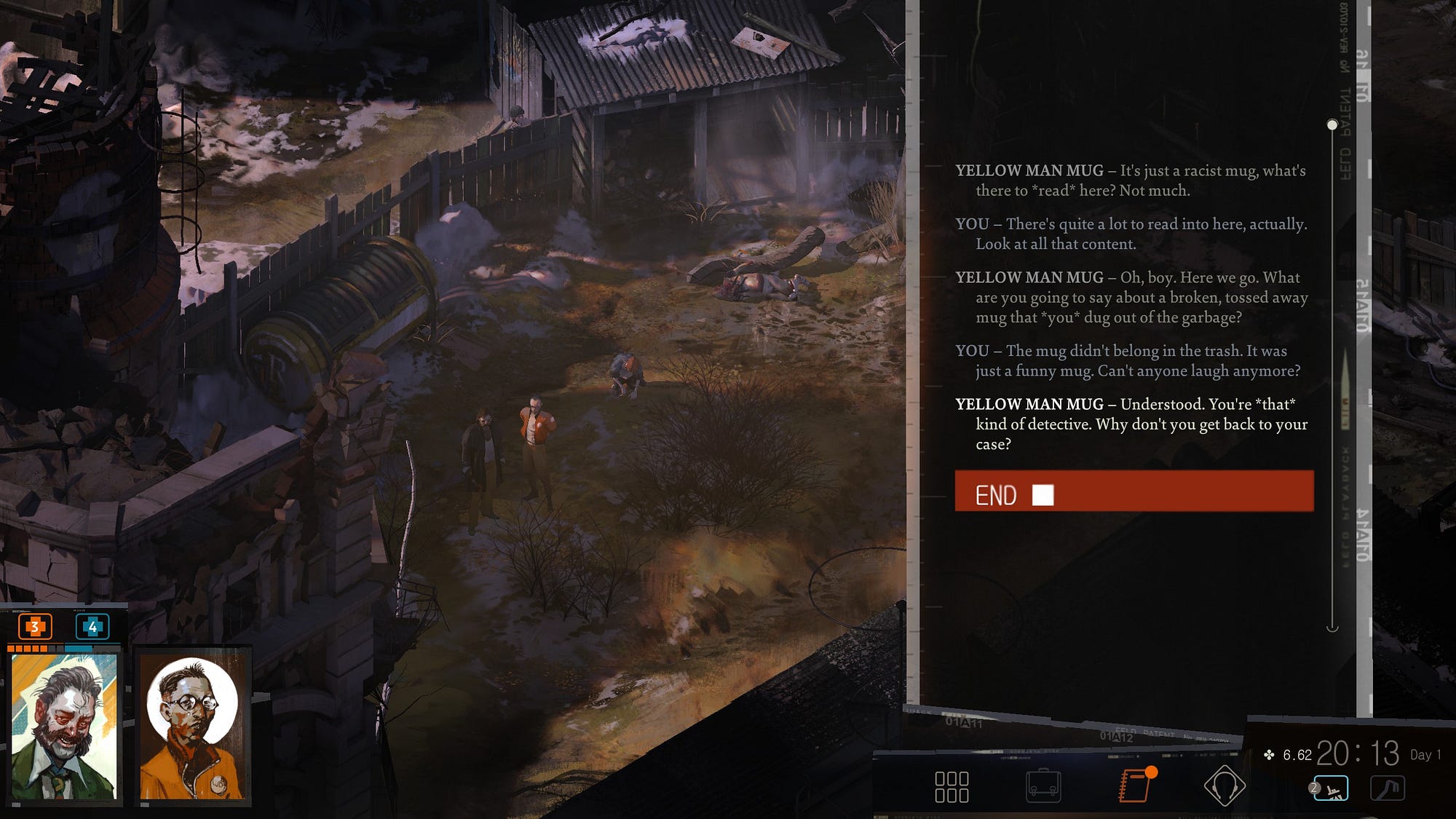The height and width of the screenshot is (819, 1456).
Task: Select the blue-outlined held item slot
Action: pos(1331,788)
